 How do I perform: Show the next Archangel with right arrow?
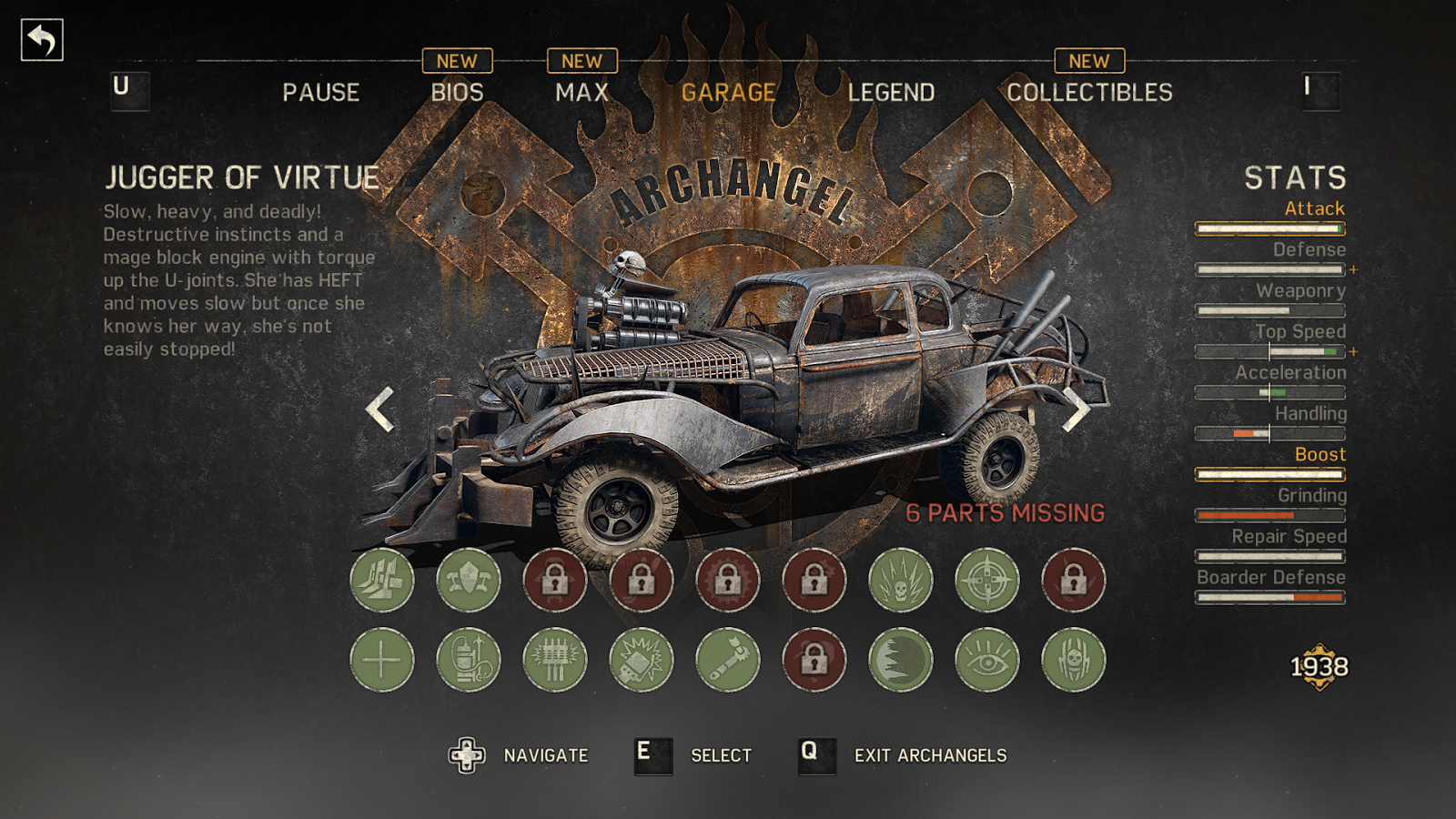pyautogui.click(x=1077, y=409)
